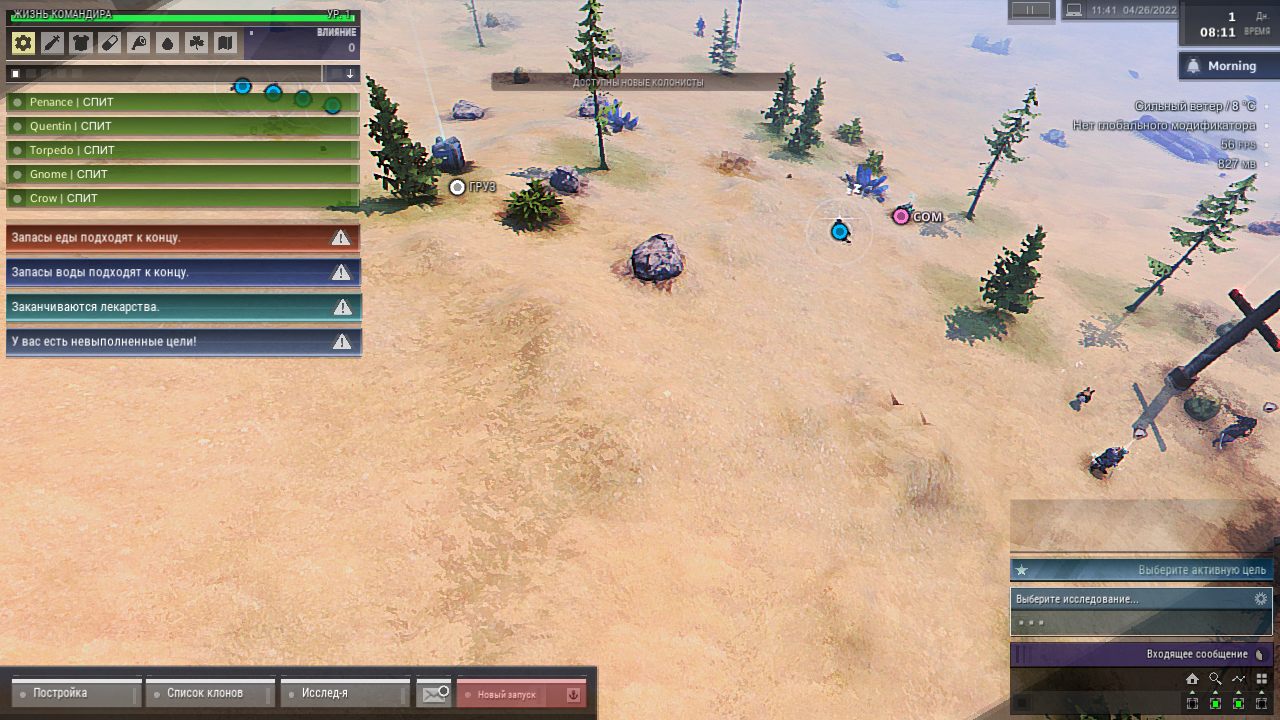Select the sword weapons category icon
This screenshot has width=1280, height=720.
pyautogui.click(x=52, y=43)
